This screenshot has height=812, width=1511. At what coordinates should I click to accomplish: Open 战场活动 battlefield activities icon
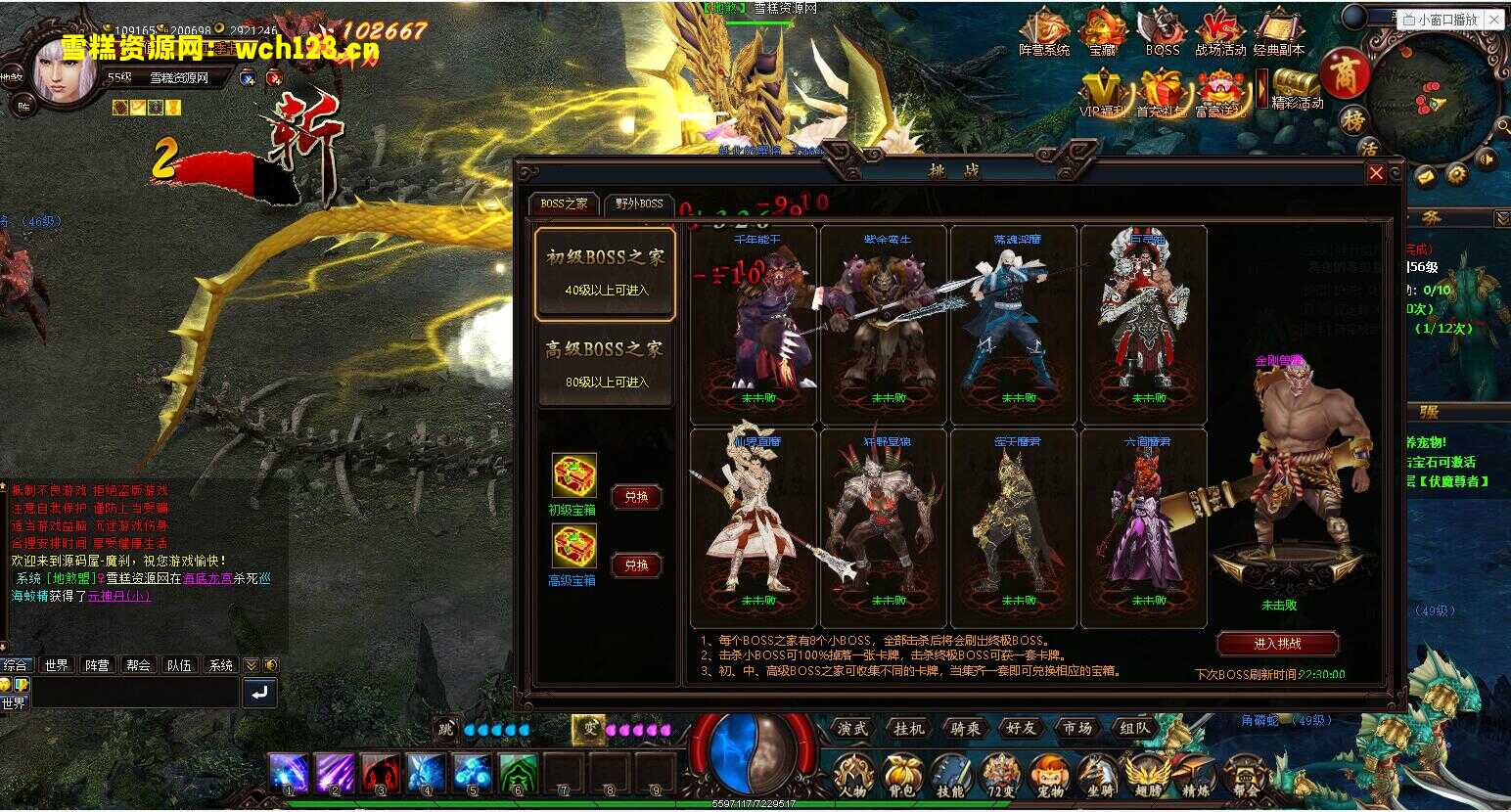click(x=1219, y=27)
